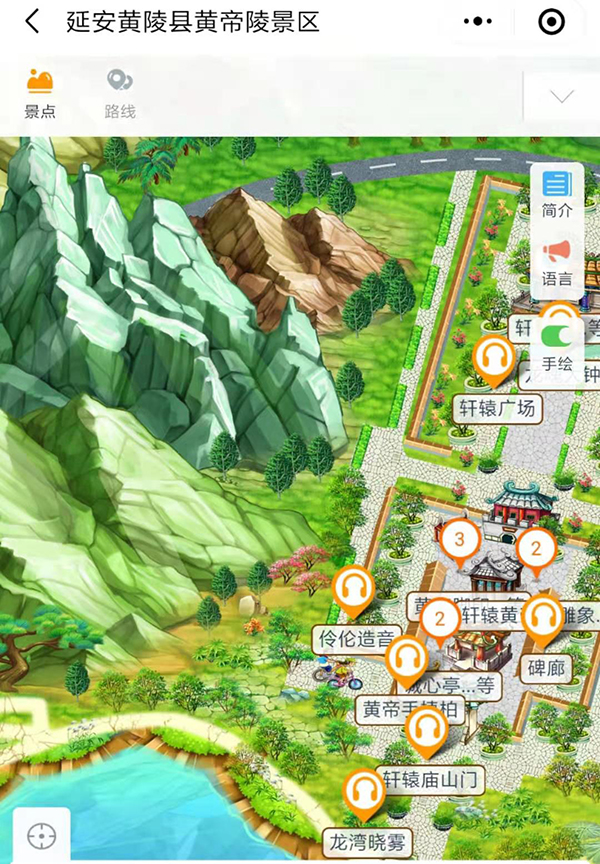Viewport: 600px width, 864px height.
Task: Select the 轩辕广场 audio marker
Action: tap(494, 361)
